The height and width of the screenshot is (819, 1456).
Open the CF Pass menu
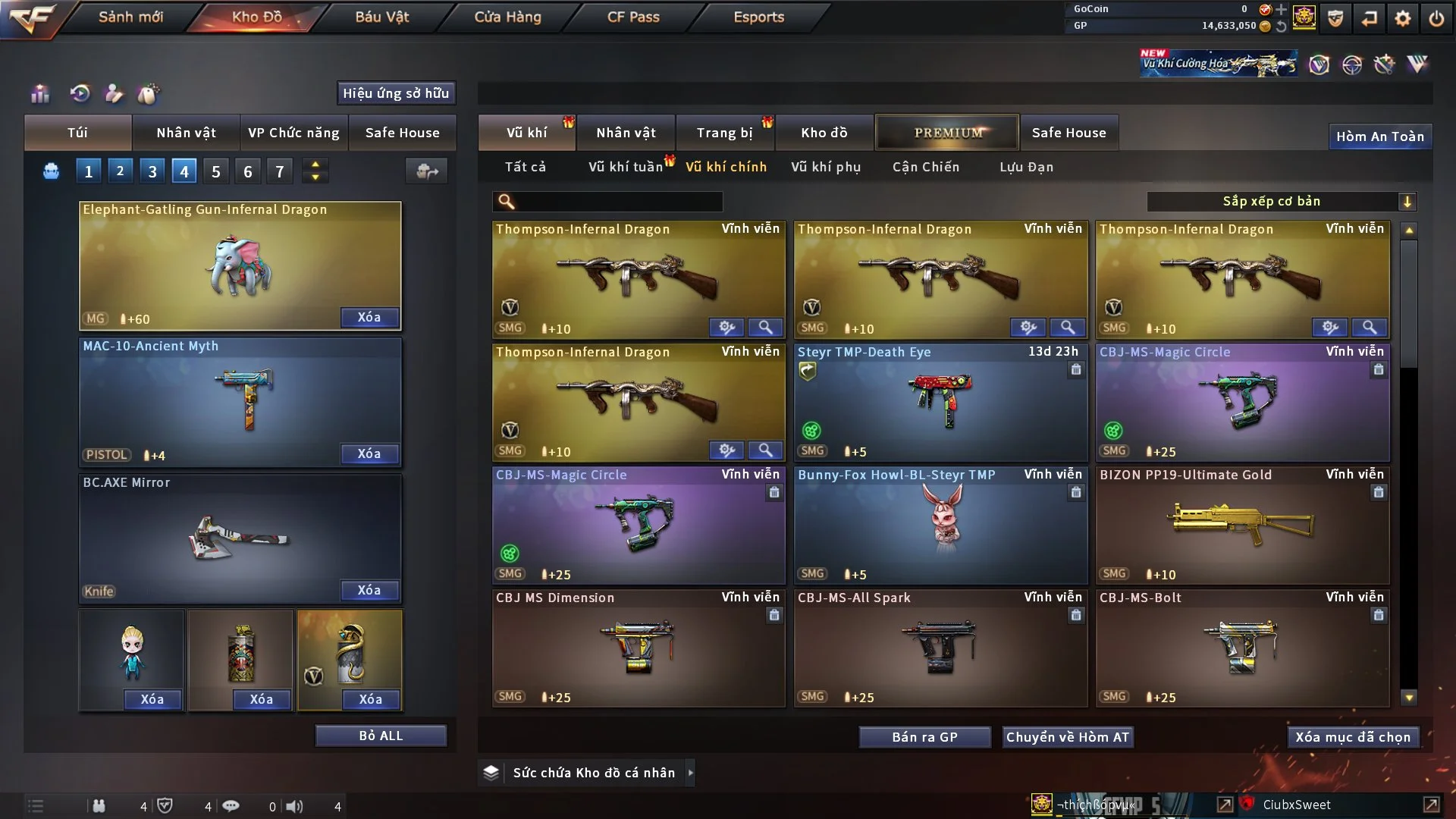[x=633, y=17]
